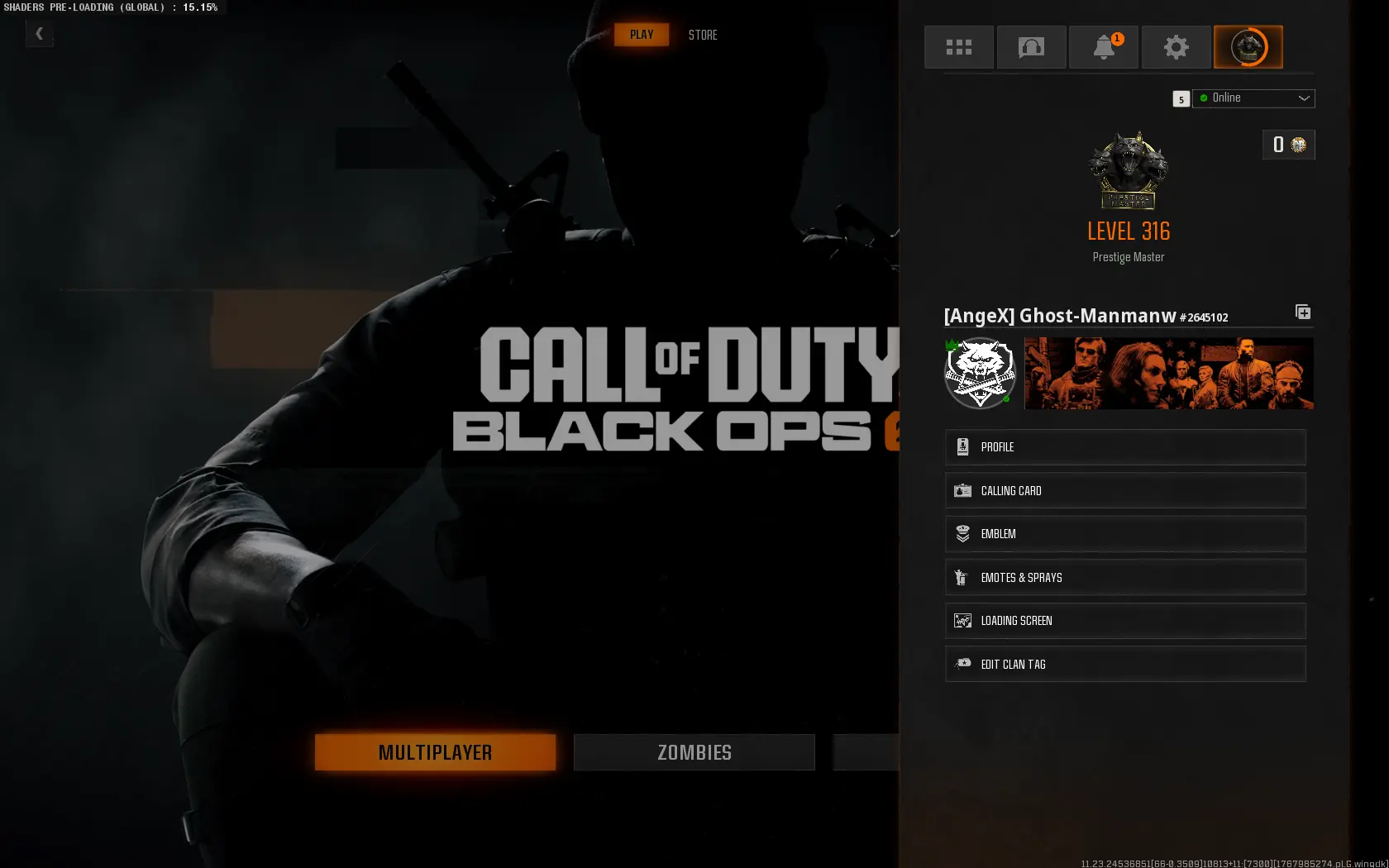Copy the player ID using the copy icon
The image size is (1389, 868).
click(x=1303, y=312)
